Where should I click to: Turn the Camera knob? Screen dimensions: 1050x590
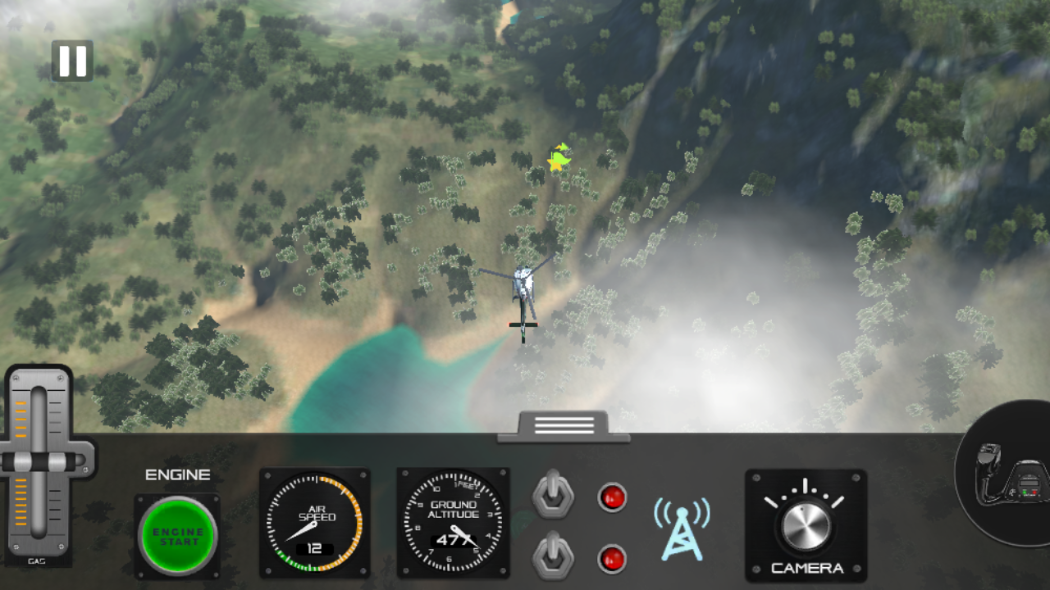pos(806,525)
